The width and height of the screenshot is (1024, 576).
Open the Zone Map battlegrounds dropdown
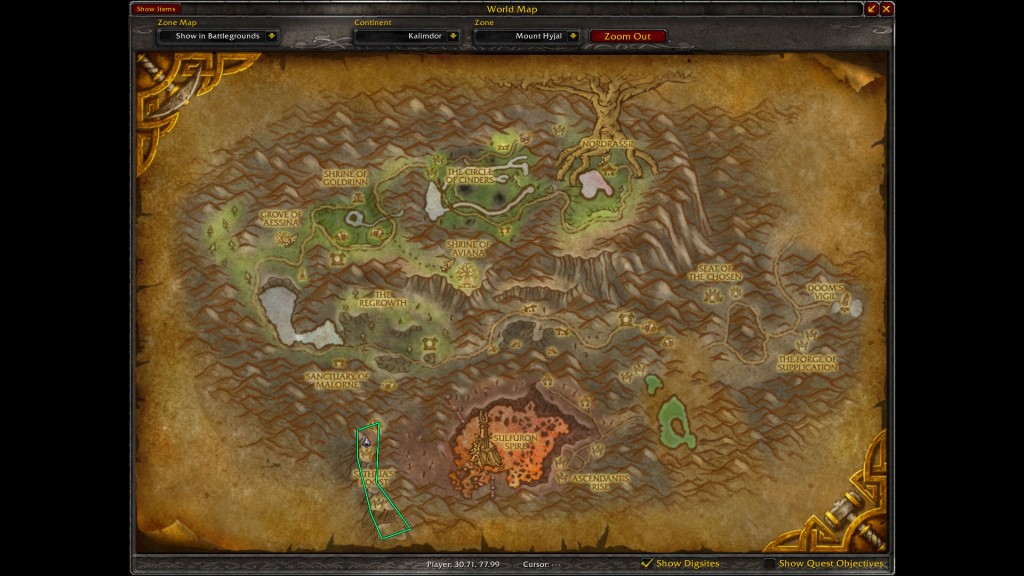(x=272, y=36)
